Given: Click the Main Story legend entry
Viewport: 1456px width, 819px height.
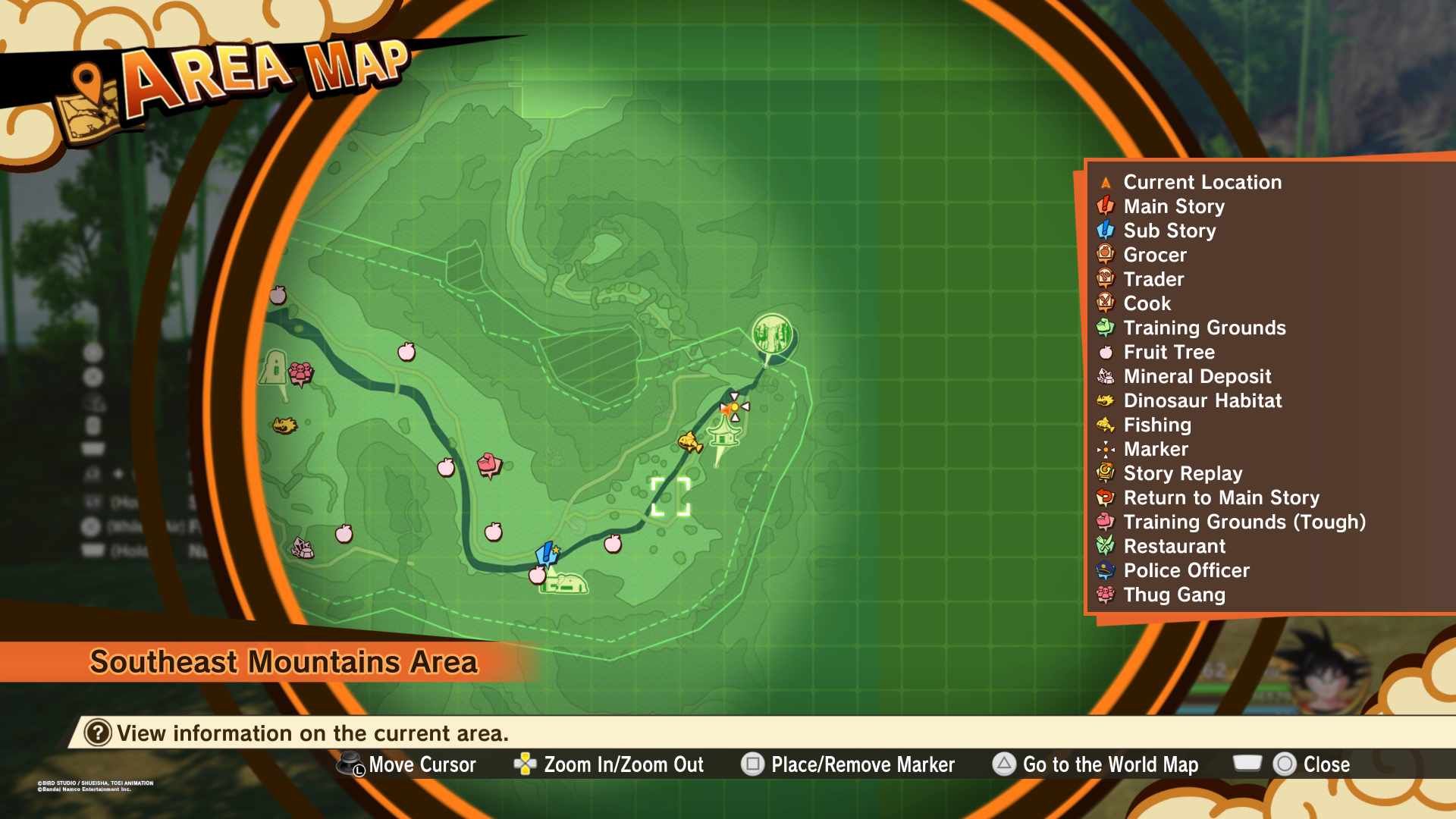Looking at the screenshot, I should 1173,206.
